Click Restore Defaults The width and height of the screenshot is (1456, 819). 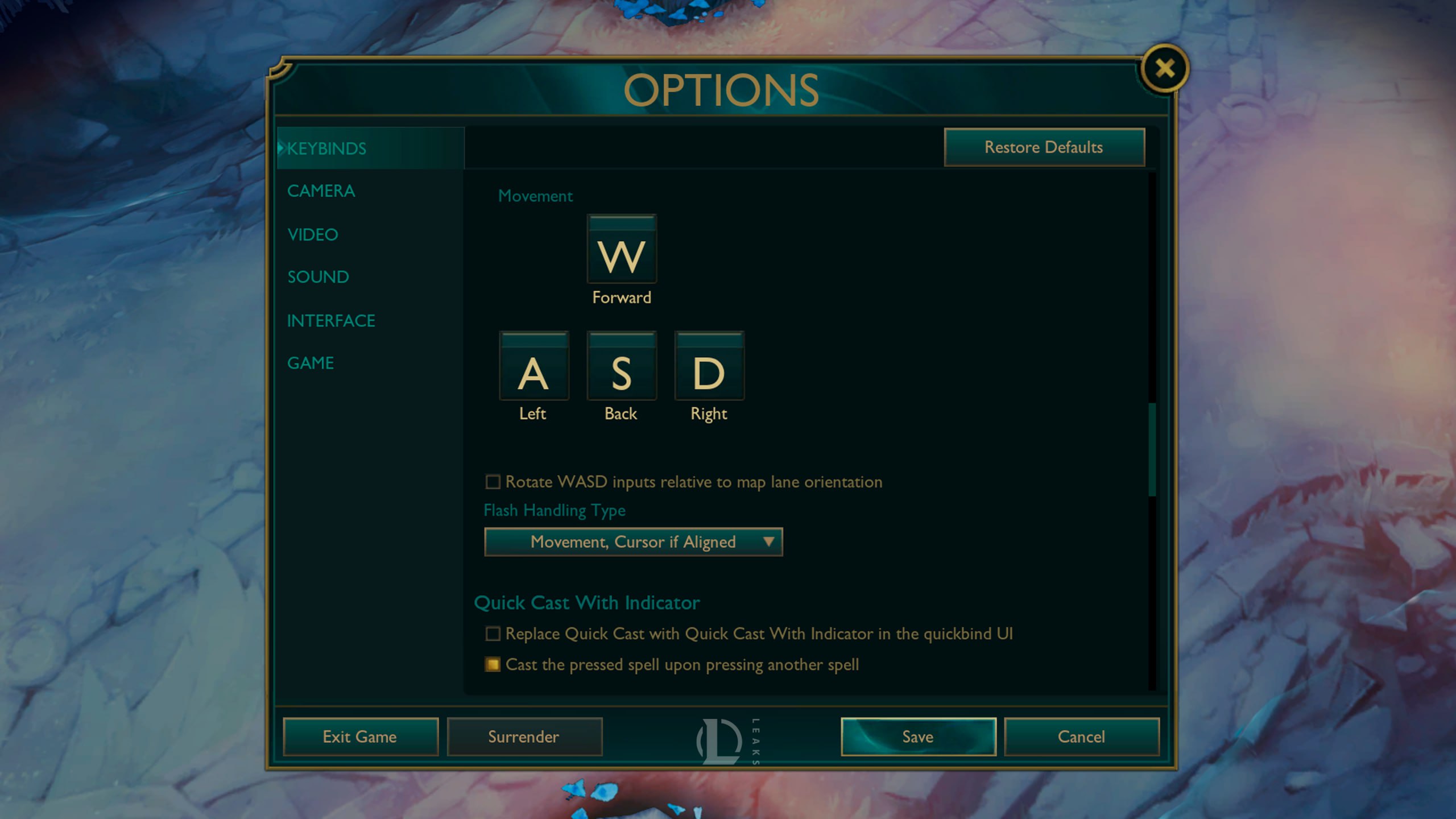(1045, 147)
